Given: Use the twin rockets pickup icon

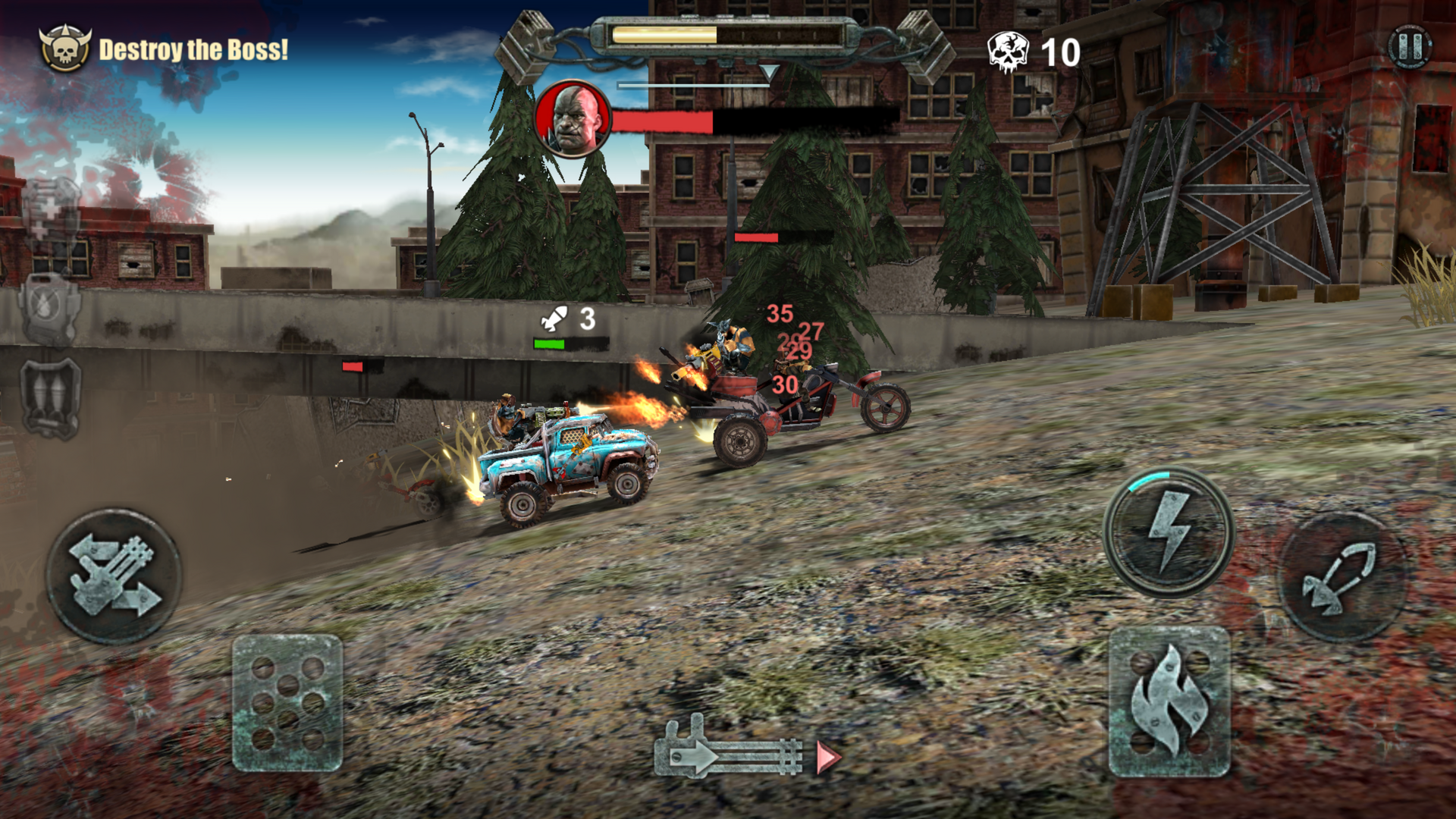Looking at the screenshot, I should 50,398.
